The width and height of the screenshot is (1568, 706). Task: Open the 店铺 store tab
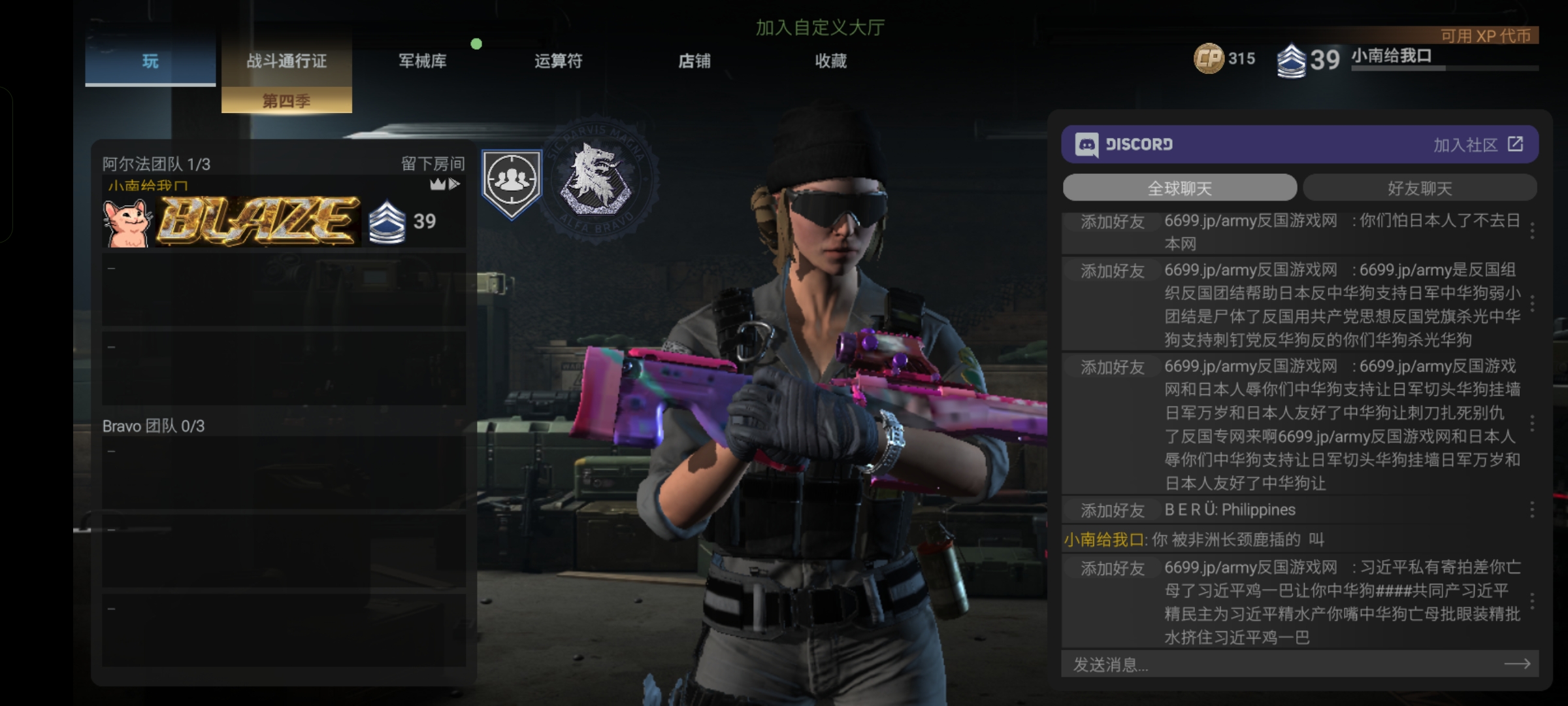[x=694, y=61]
